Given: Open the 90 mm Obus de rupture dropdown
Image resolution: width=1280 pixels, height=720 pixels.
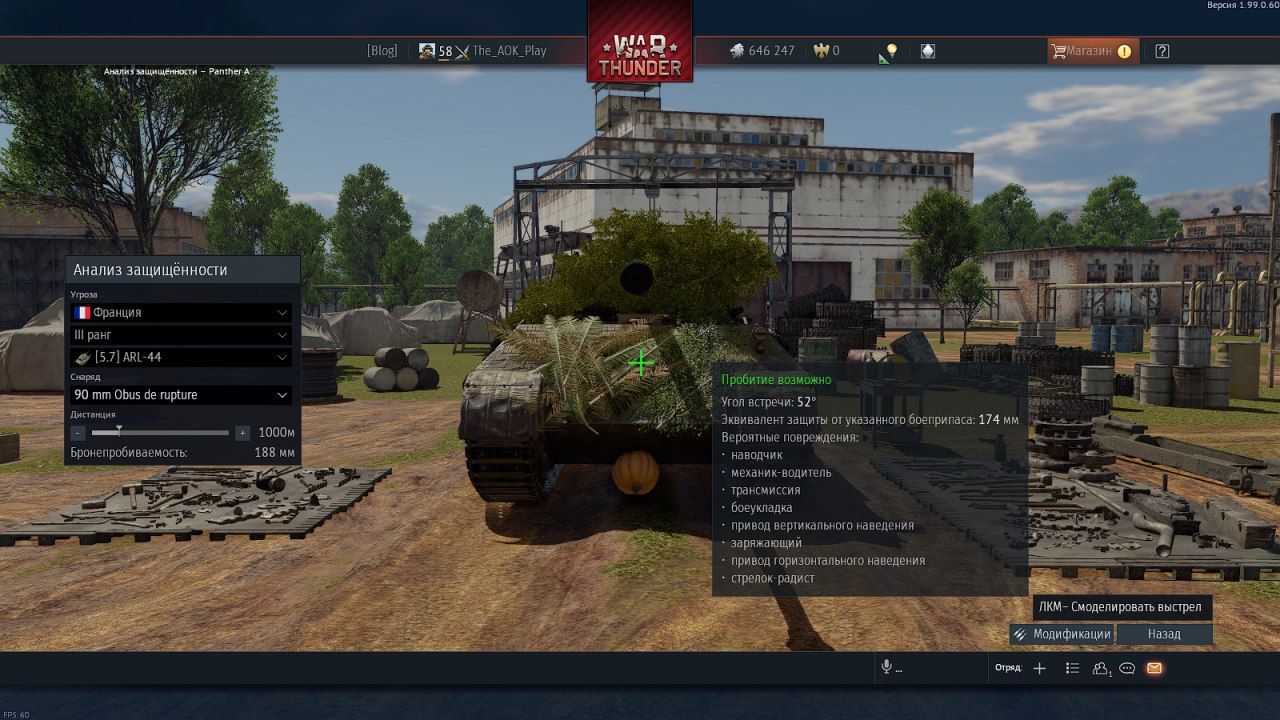Looking at the screenshot, I should tap(180, 395).
